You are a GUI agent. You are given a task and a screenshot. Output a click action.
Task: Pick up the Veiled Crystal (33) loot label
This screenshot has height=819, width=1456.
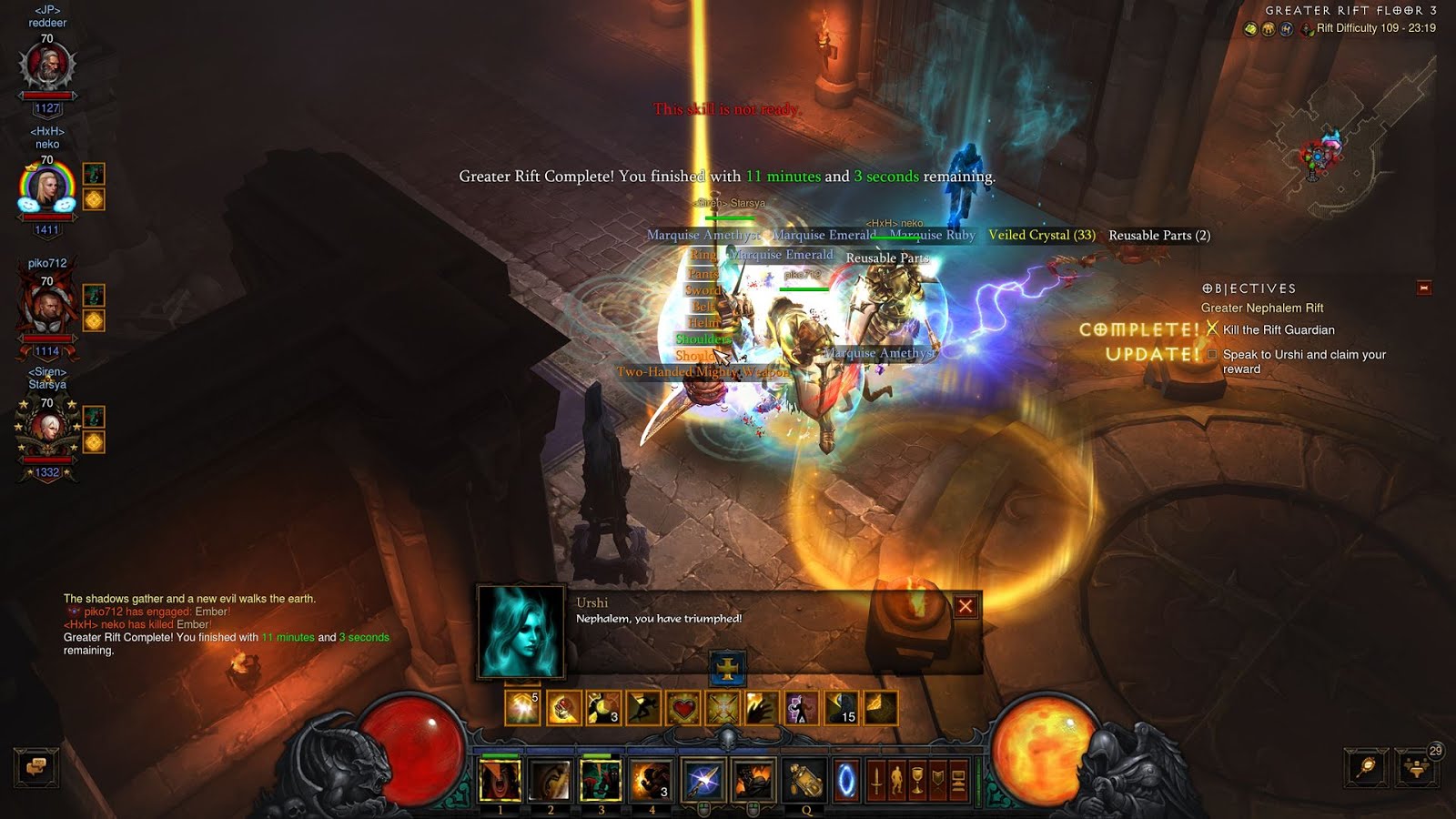(x=1042, y=235)
